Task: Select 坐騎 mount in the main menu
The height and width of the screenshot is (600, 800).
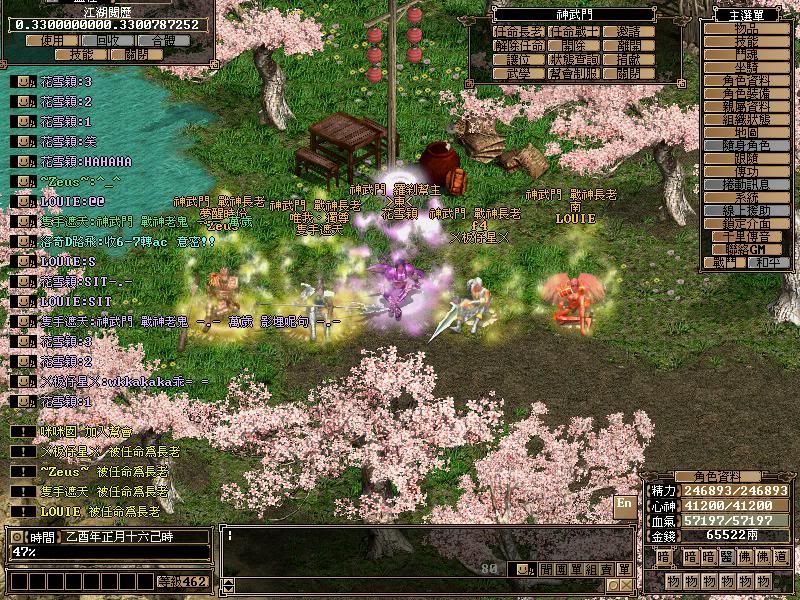Action: (746, 67)
